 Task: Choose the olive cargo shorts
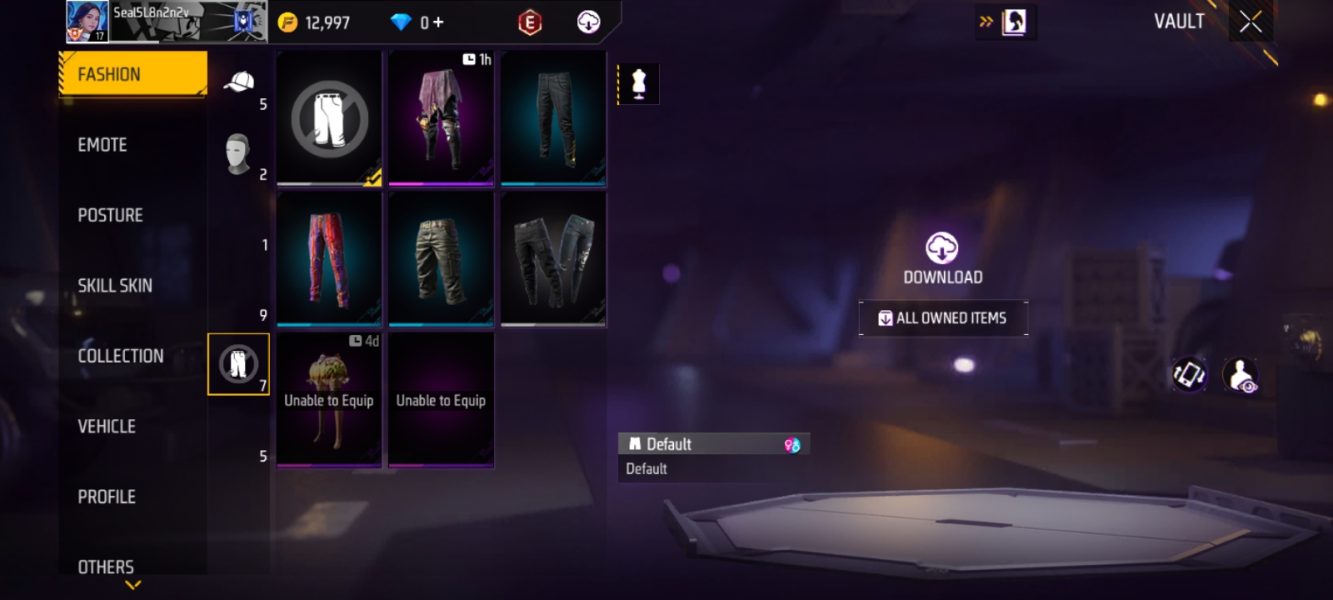[441, 258]
